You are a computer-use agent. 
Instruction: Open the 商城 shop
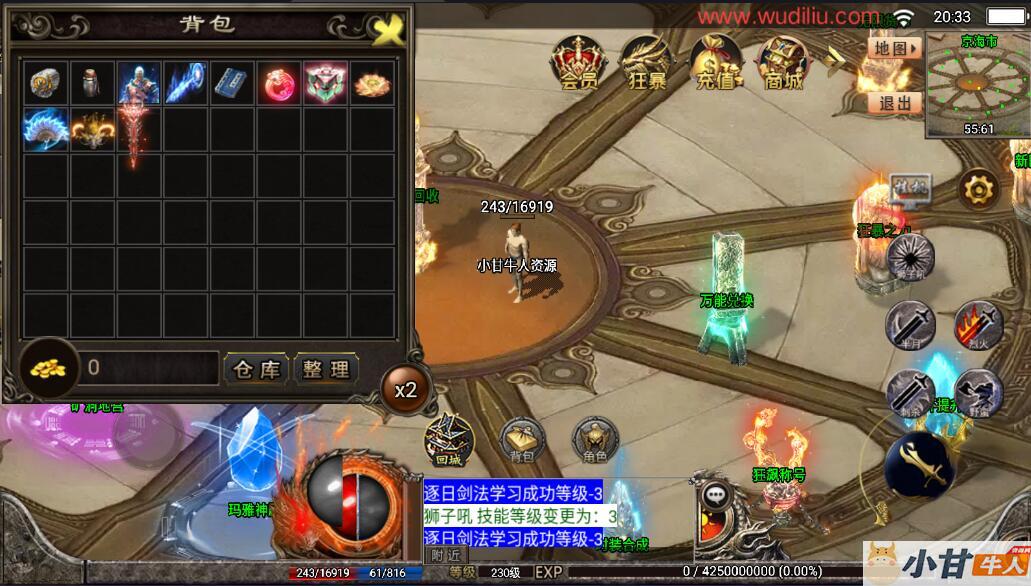(x=781, y=63)
